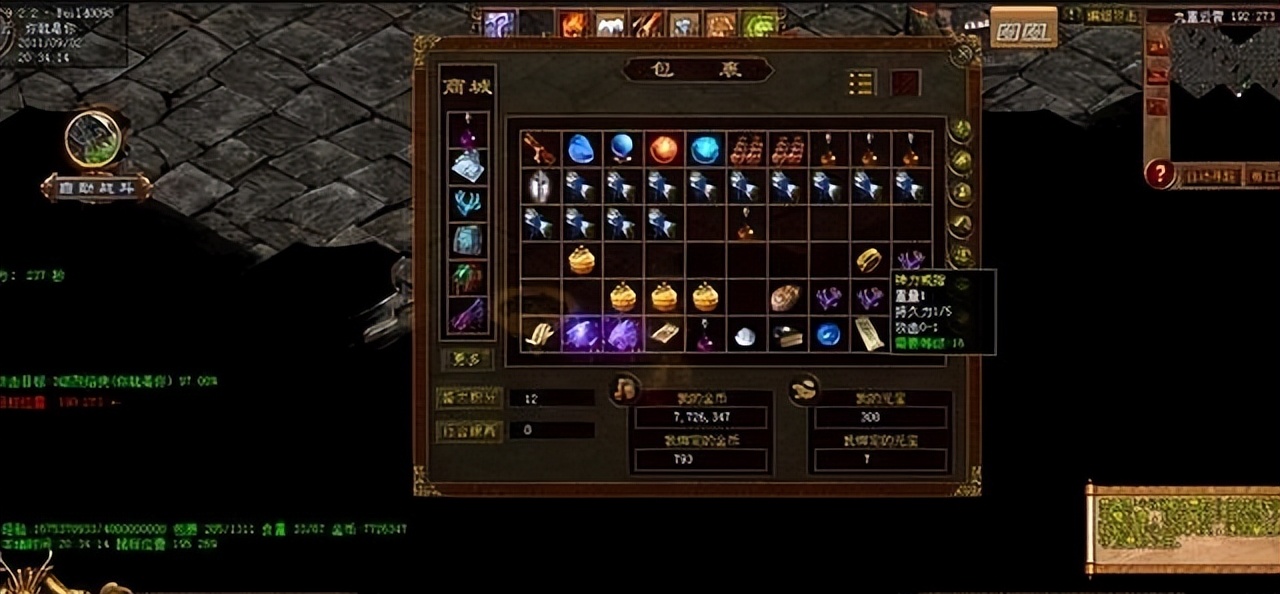
Task: Select the rolled scroll in the bag's first slot
Action: click(x=540, y=149)
